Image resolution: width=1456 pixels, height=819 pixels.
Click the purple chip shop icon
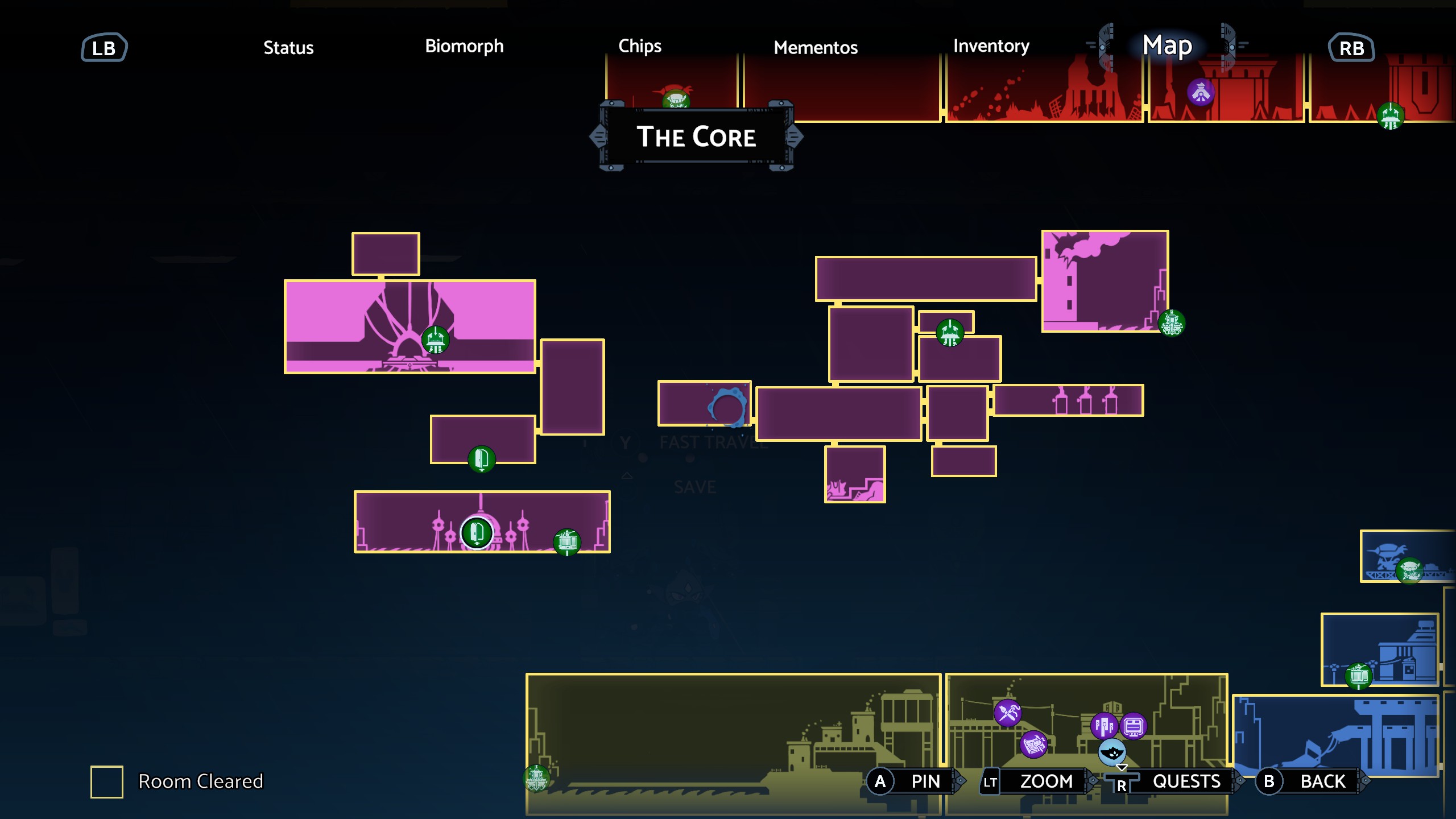point(1134,726)
